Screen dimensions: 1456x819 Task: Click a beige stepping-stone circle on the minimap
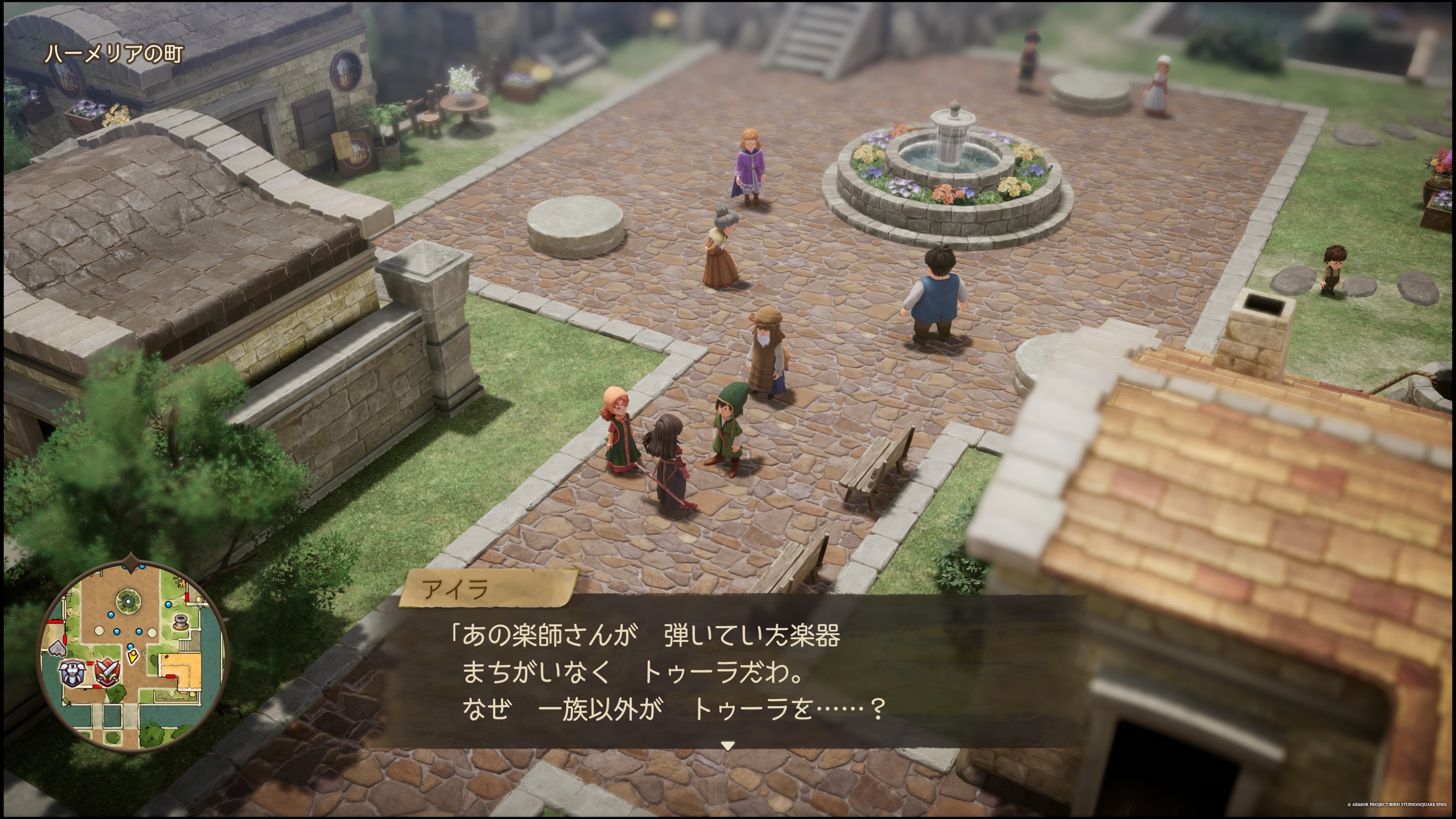tap(99, 631)
